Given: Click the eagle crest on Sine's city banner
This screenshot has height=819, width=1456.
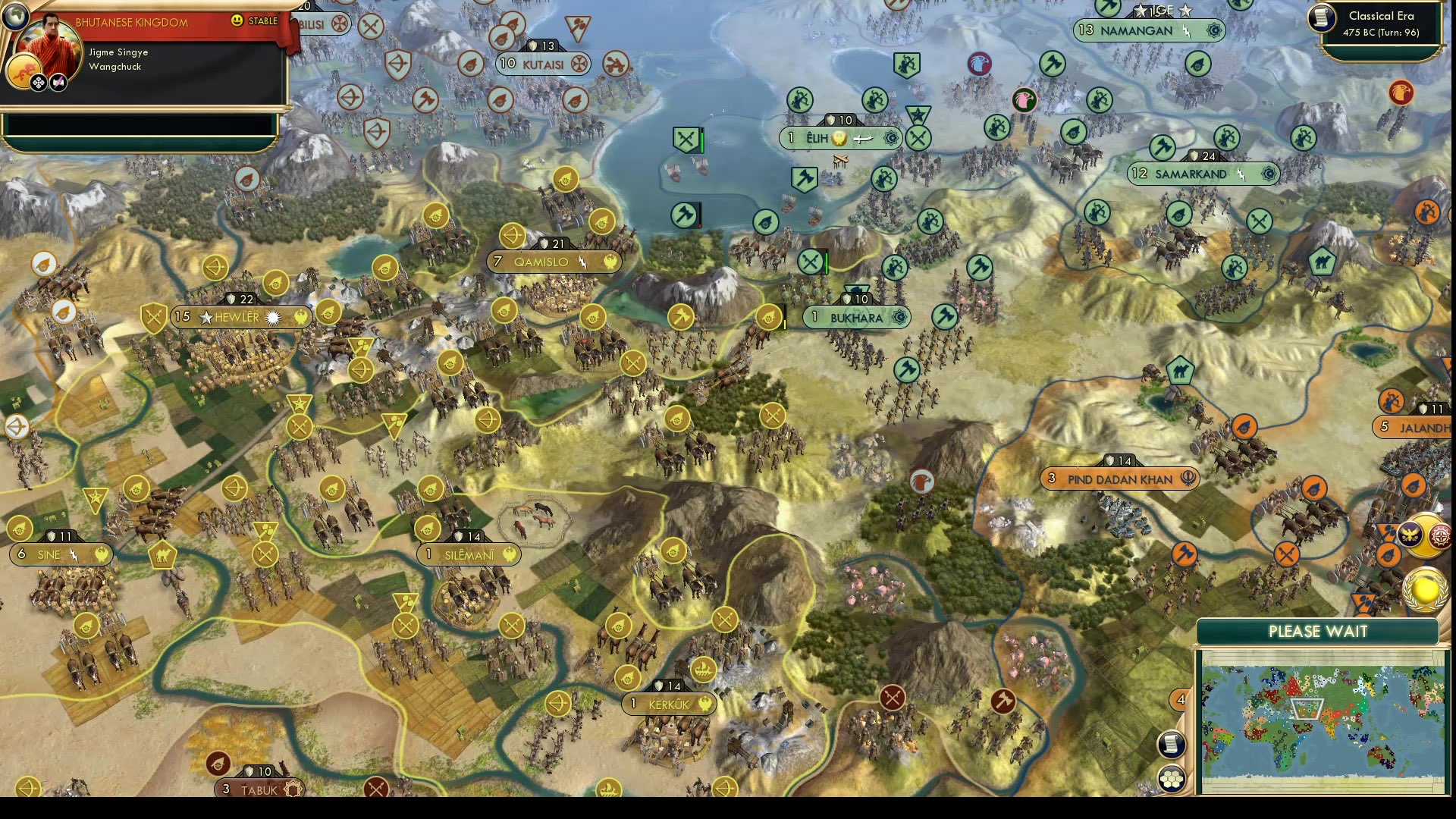Looking at the screenshot, I should (101, 554).
